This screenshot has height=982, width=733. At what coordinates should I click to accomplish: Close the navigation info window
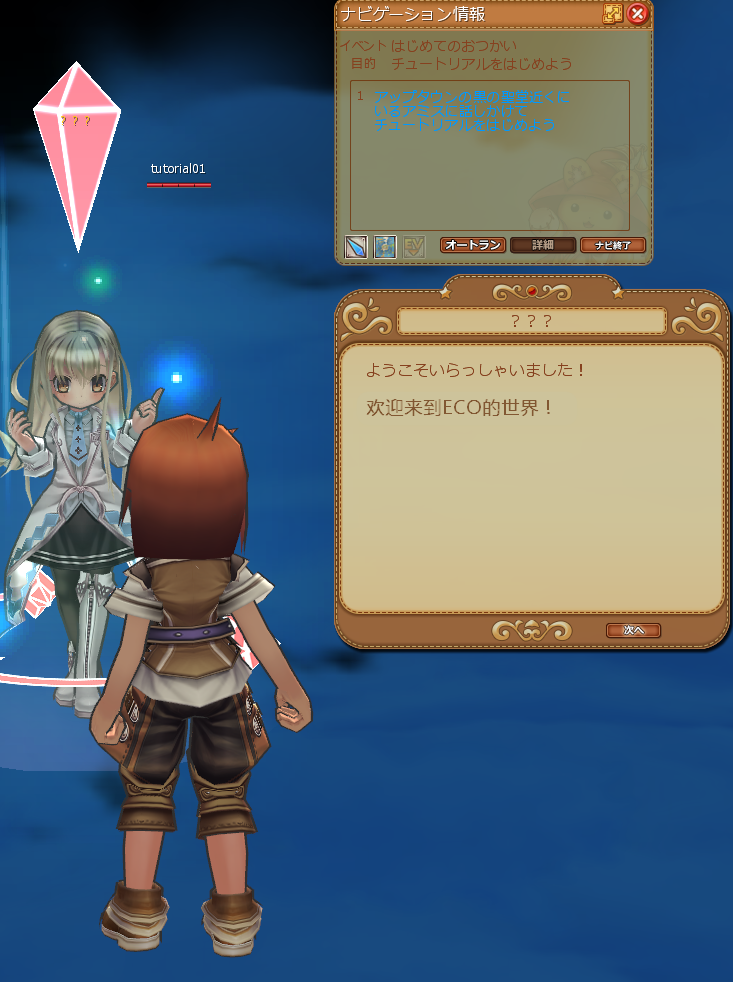coord(638,14)
